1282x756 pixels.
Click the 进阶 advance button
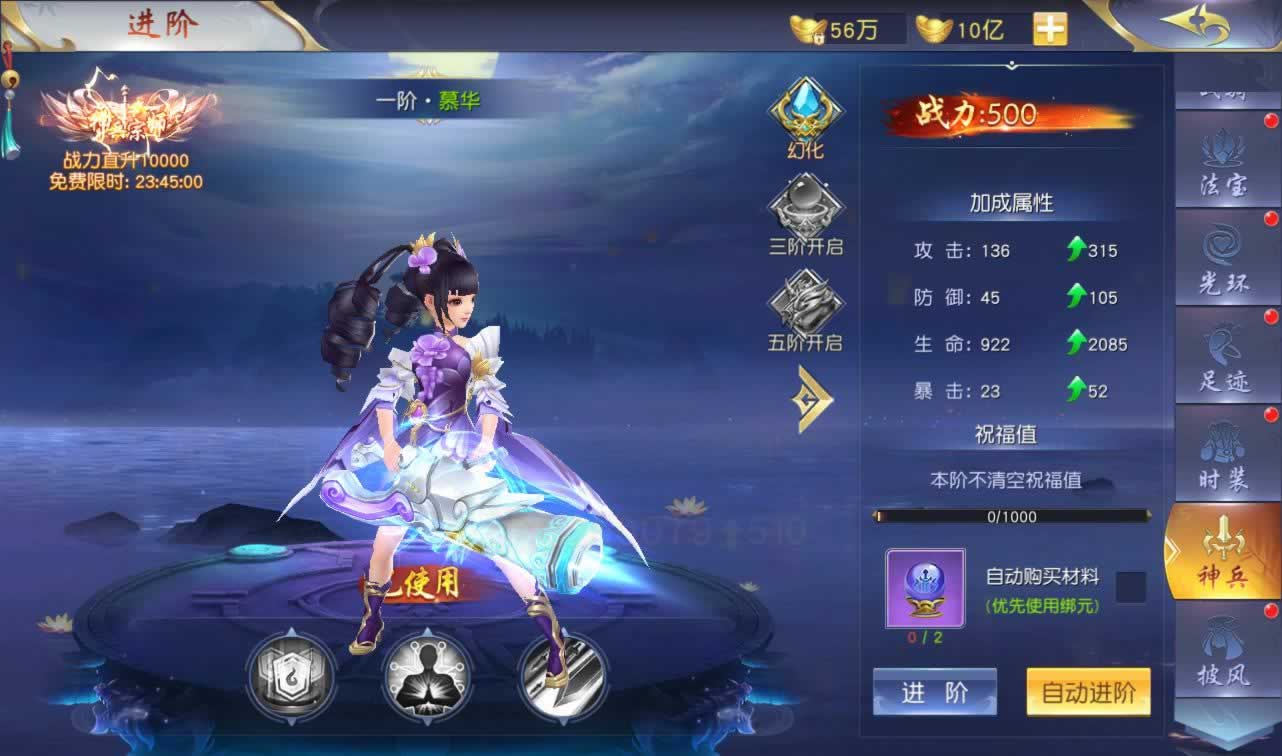934,692
